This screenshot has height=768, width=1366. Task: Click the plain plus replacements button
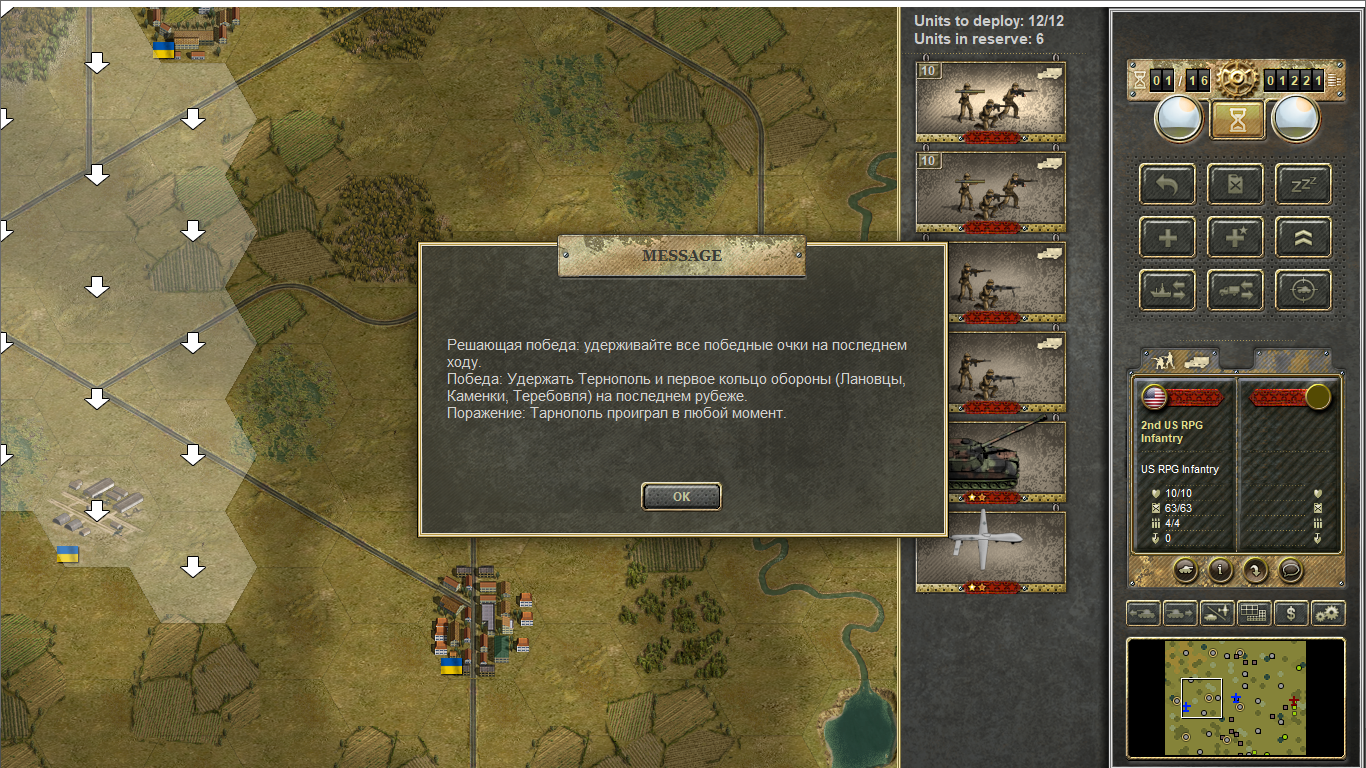pyautogui.click(x=1168, y=237)
